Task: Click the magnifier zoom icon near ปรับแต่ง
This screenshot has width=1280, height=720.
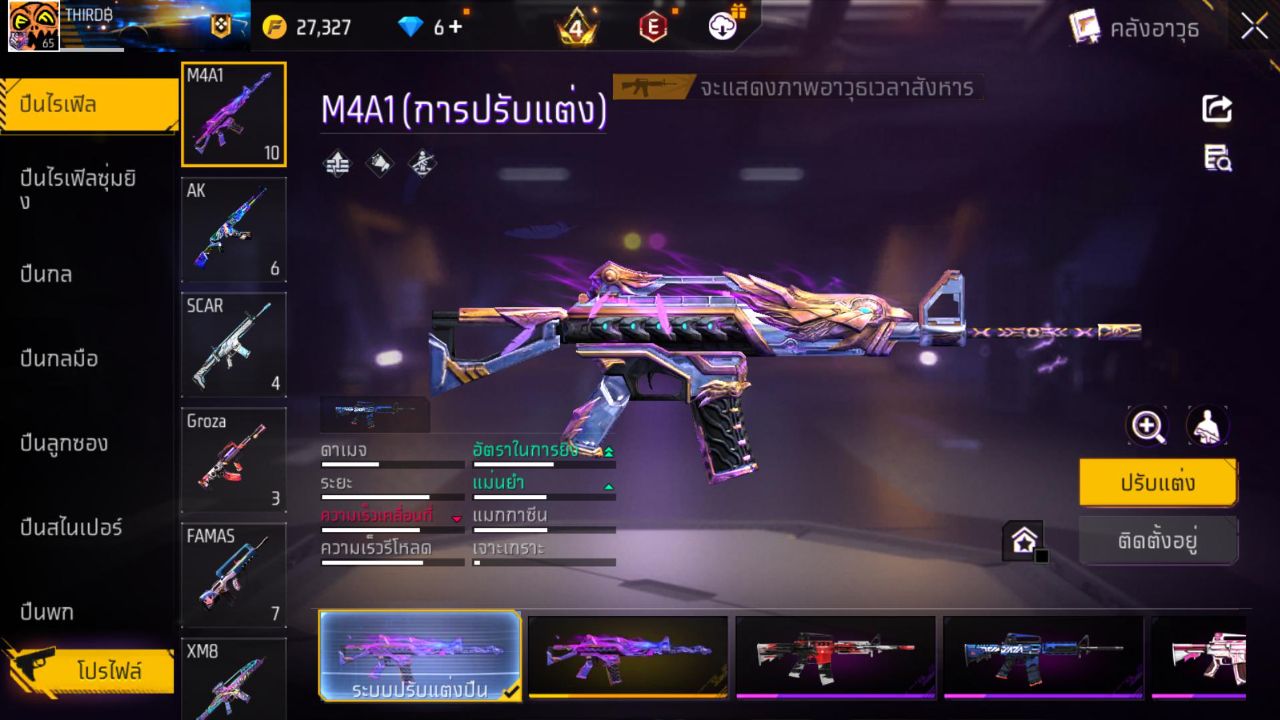Action: [x=1147, y=427]
